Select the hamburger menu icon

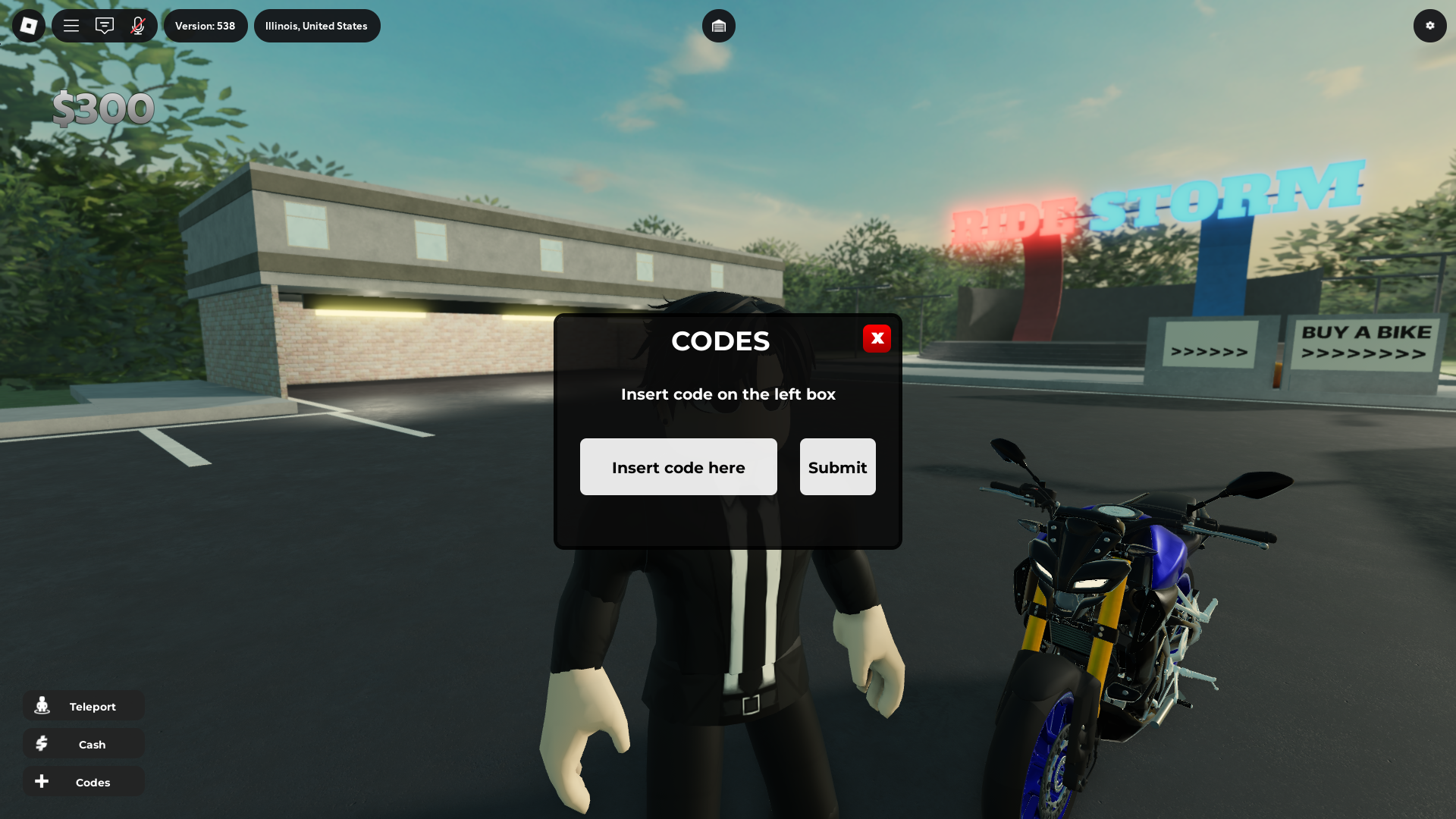71,25
